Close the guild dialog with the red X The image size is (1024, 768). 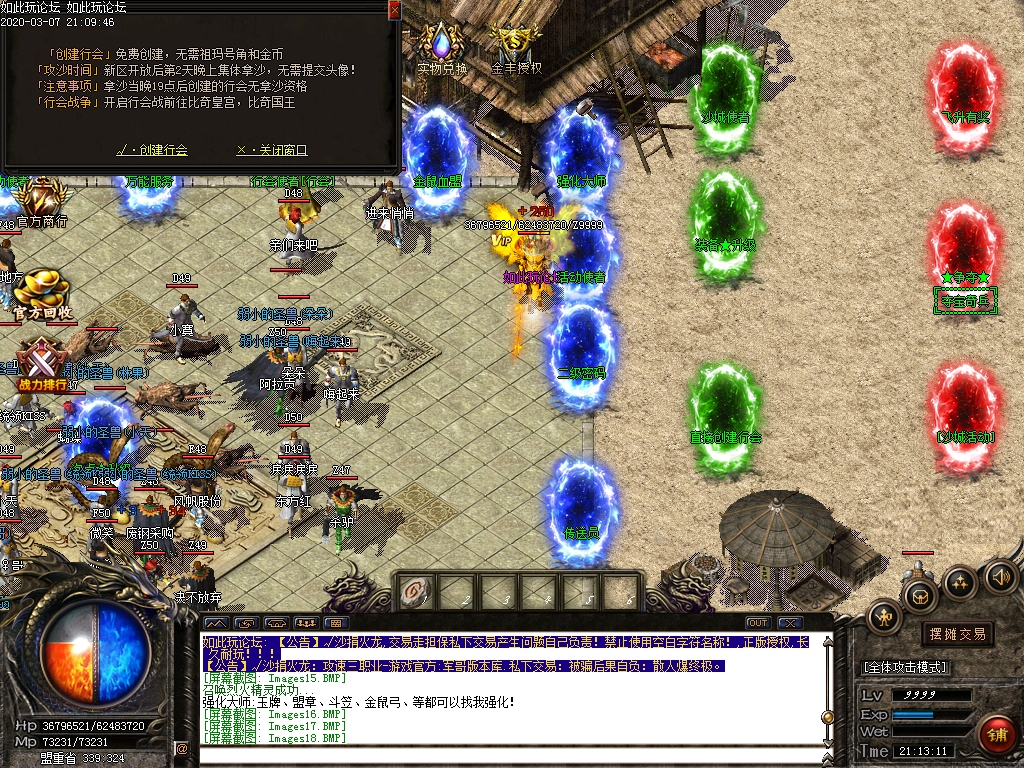pyautogui.click(x=394, y=10)
